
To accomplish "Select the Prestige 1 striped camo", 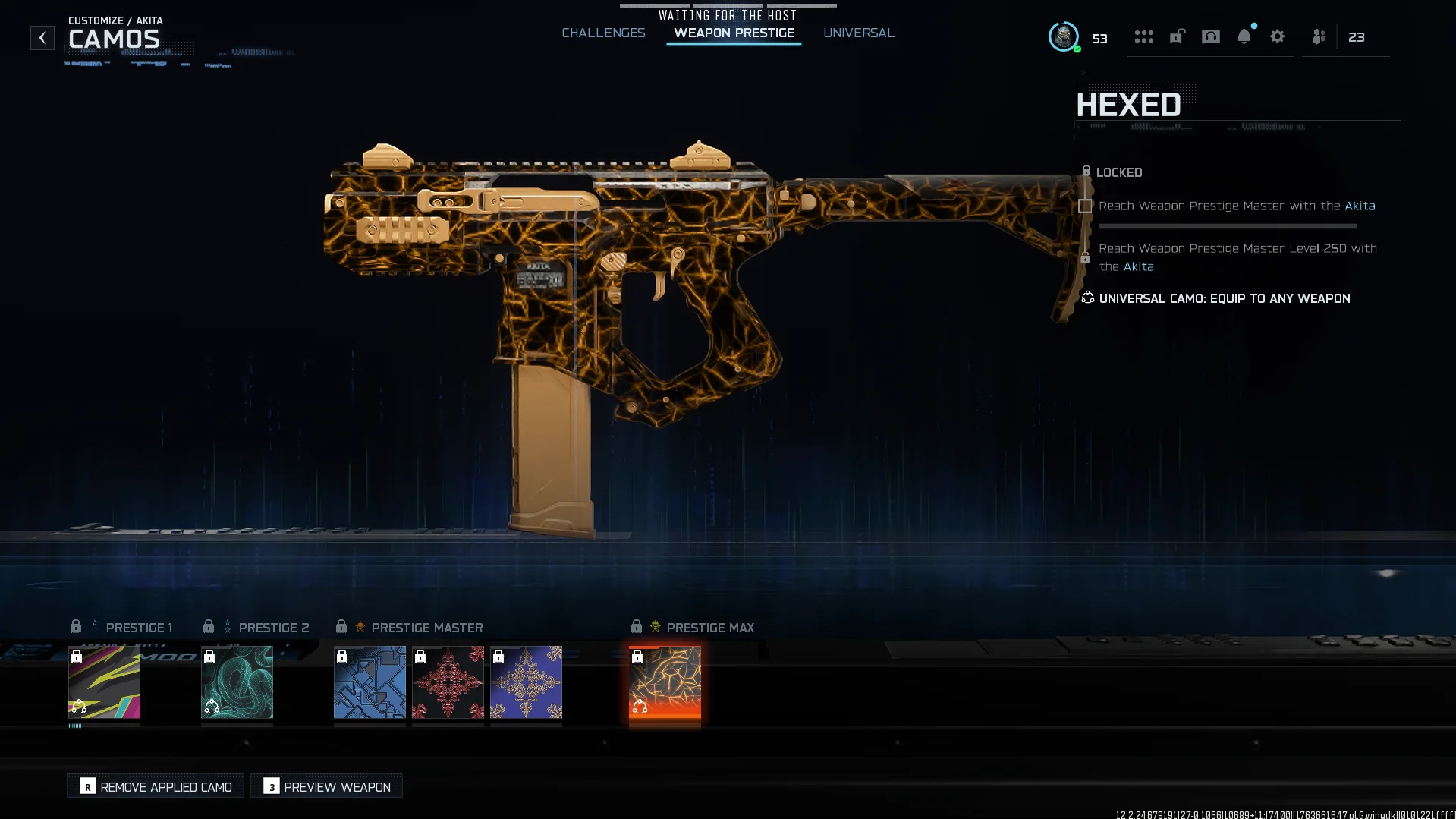I will (x=104, y=682).
